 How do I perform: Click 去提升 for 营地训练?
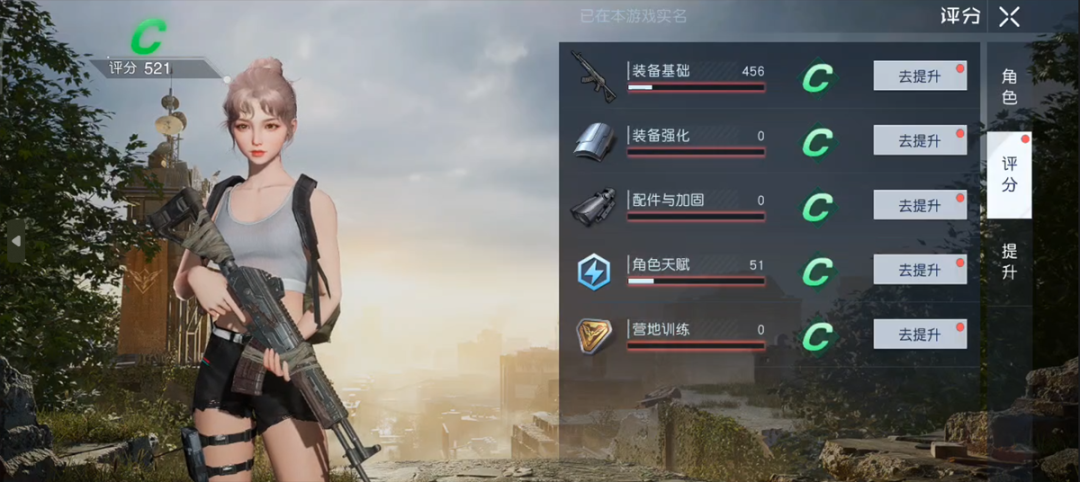coord(919,334)
